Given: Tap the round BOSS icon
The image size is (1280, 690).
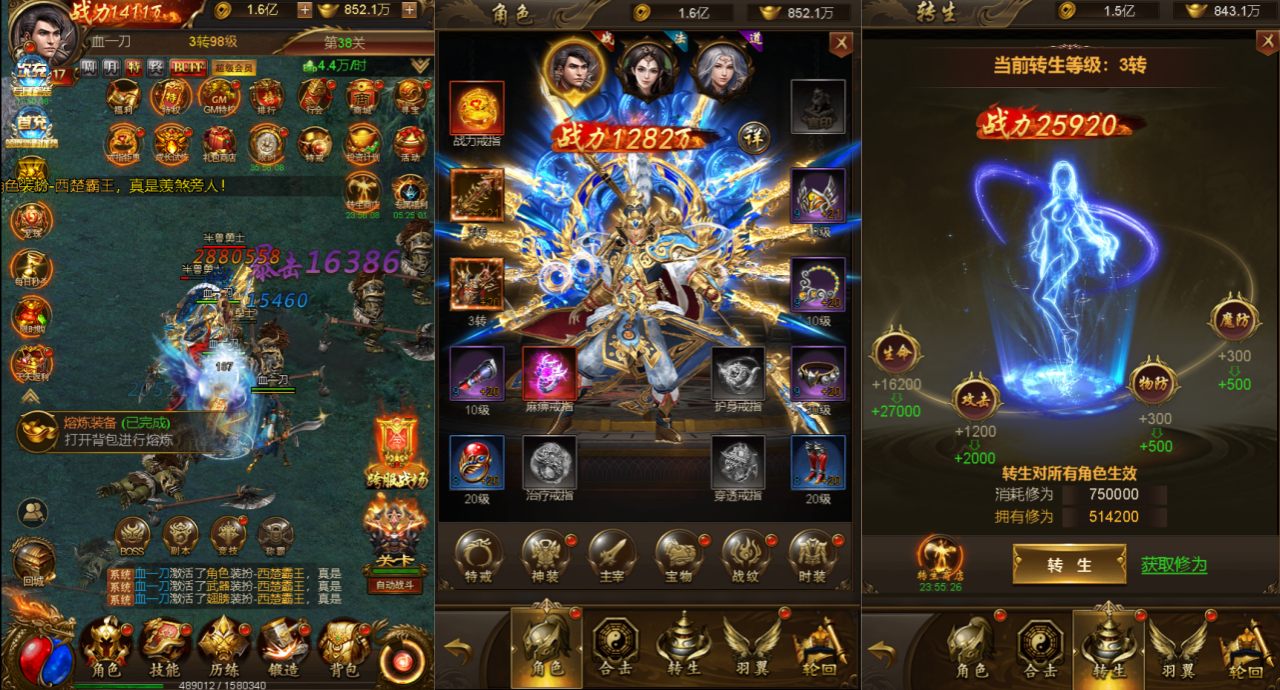Looking at the screenshot, I should pyautogui.click(x=132, y=536).
